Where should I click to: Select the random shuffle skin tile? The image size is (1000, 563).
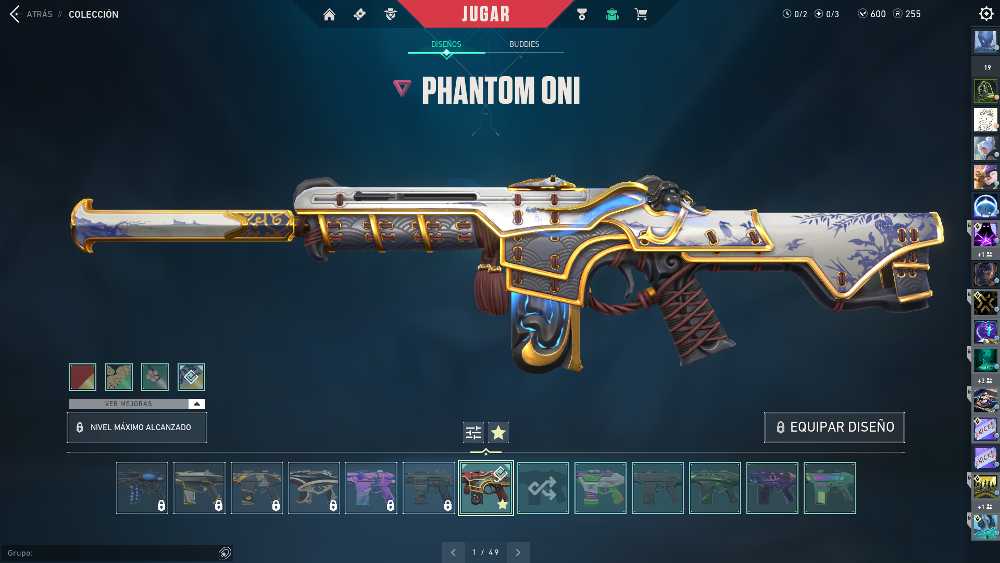(543, 488)
